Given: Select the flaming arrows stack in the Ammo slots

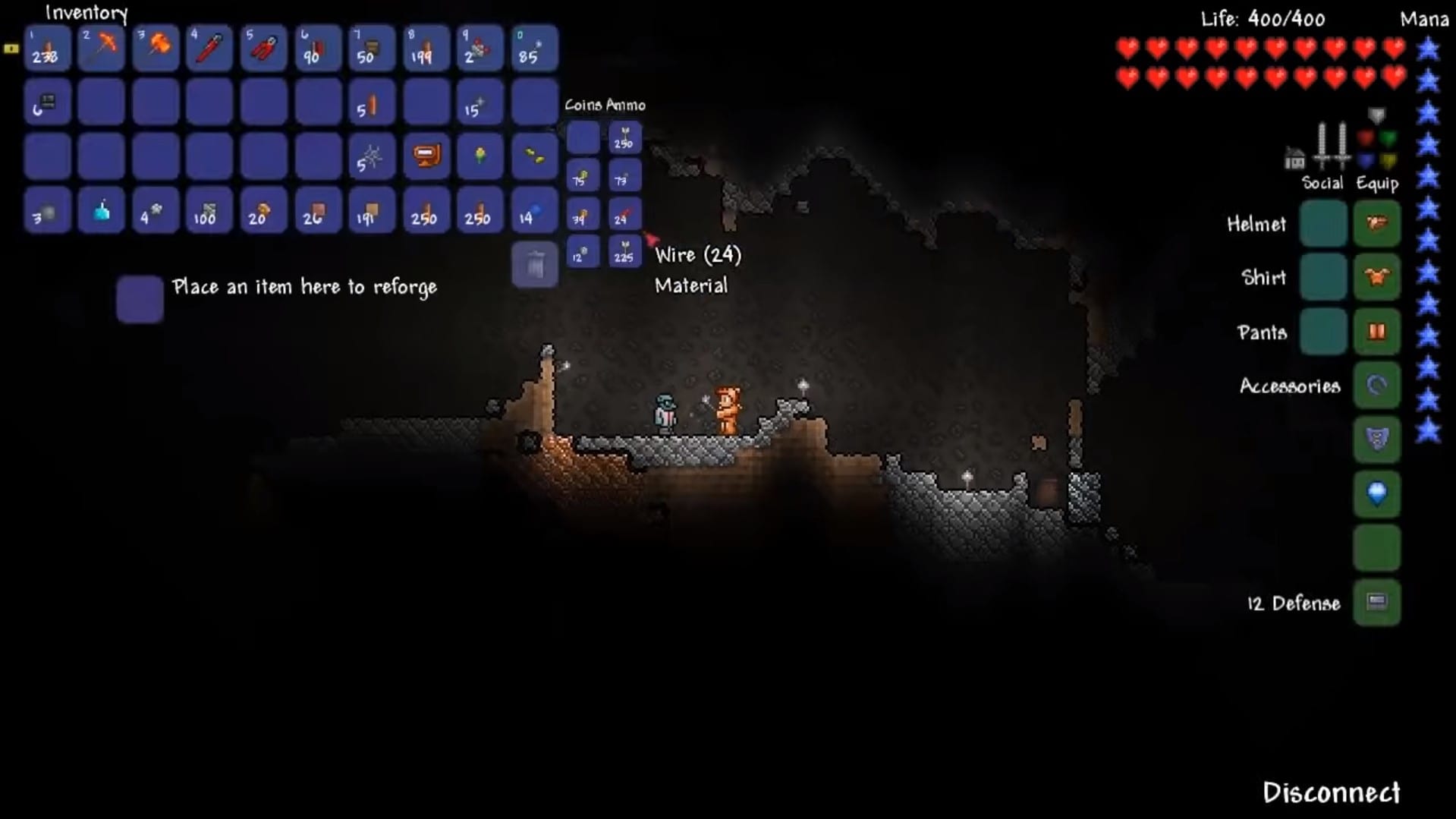Looking at the screenshot, I should [x=624, y=216].
